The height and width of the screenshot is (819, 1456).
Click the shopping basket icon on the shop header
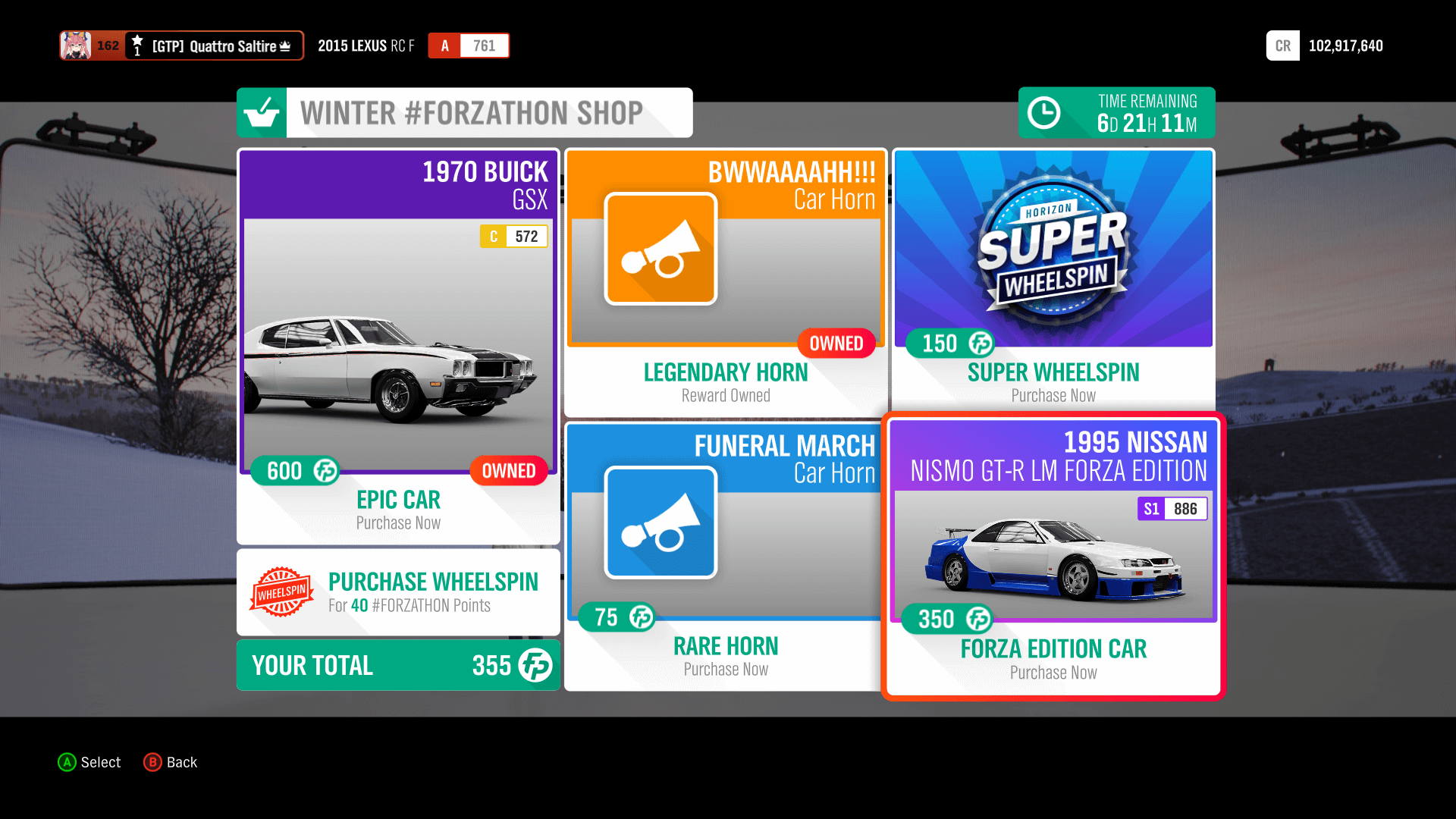click(x=262, y=112)
